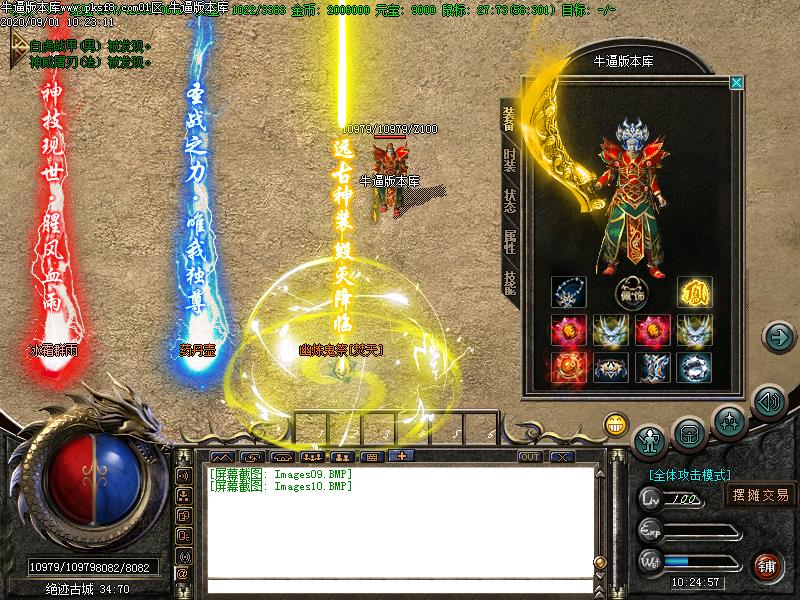Open the 摆摊交易 stall trade button
Image resolution: width=800 pixels, height=600 pixels.
click(760, 494)
